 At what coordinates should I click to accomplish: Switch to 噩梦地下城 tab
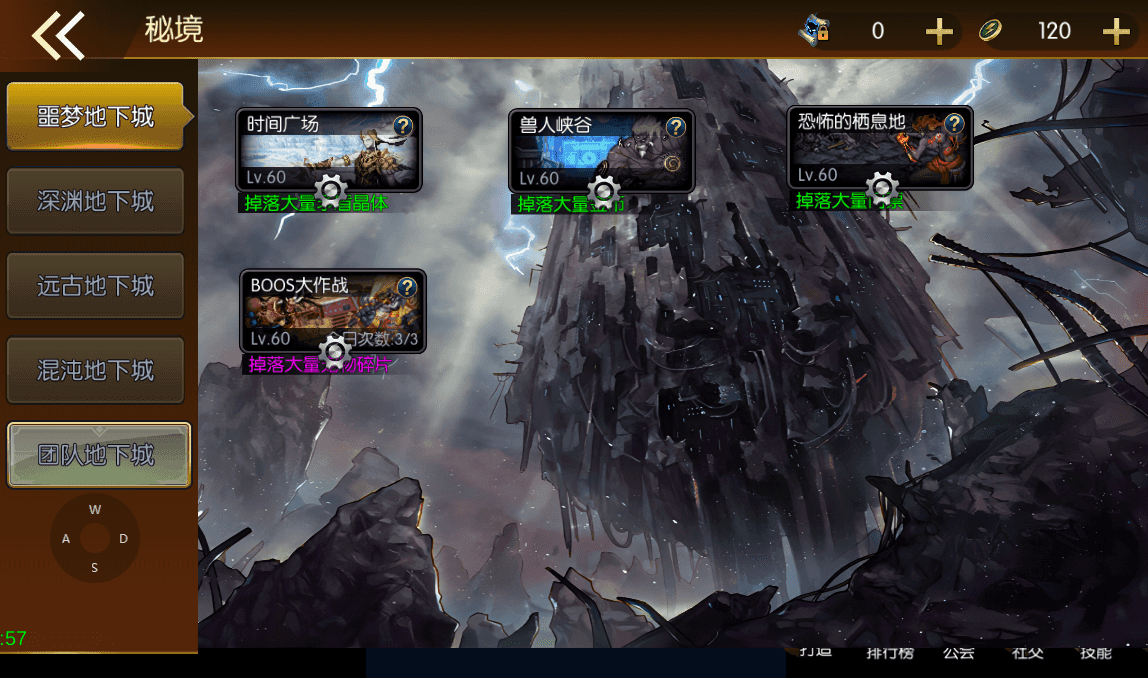tap(96, 117)
